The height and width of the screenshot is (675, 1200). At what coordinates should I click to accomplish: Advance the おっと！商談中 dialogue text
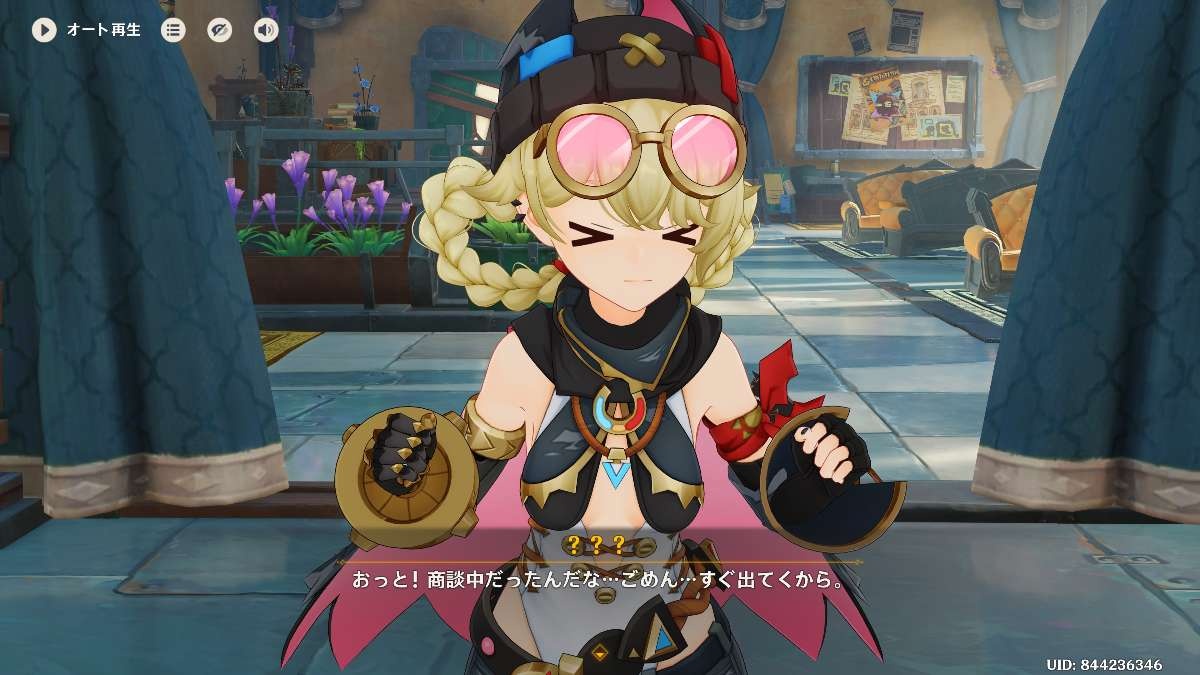point(597,579)
